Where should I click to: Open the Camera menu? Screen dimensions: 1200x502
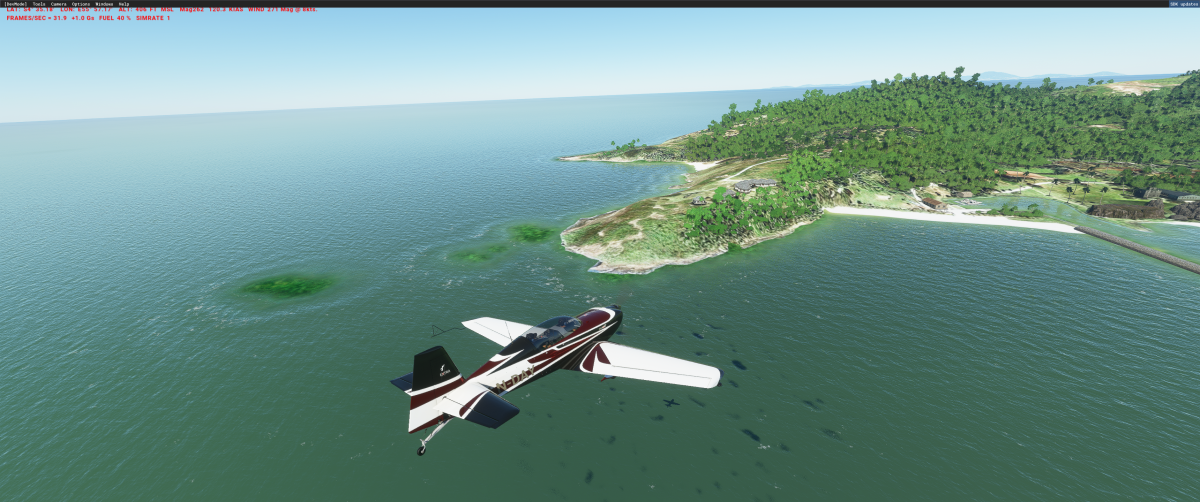point(59,4)
